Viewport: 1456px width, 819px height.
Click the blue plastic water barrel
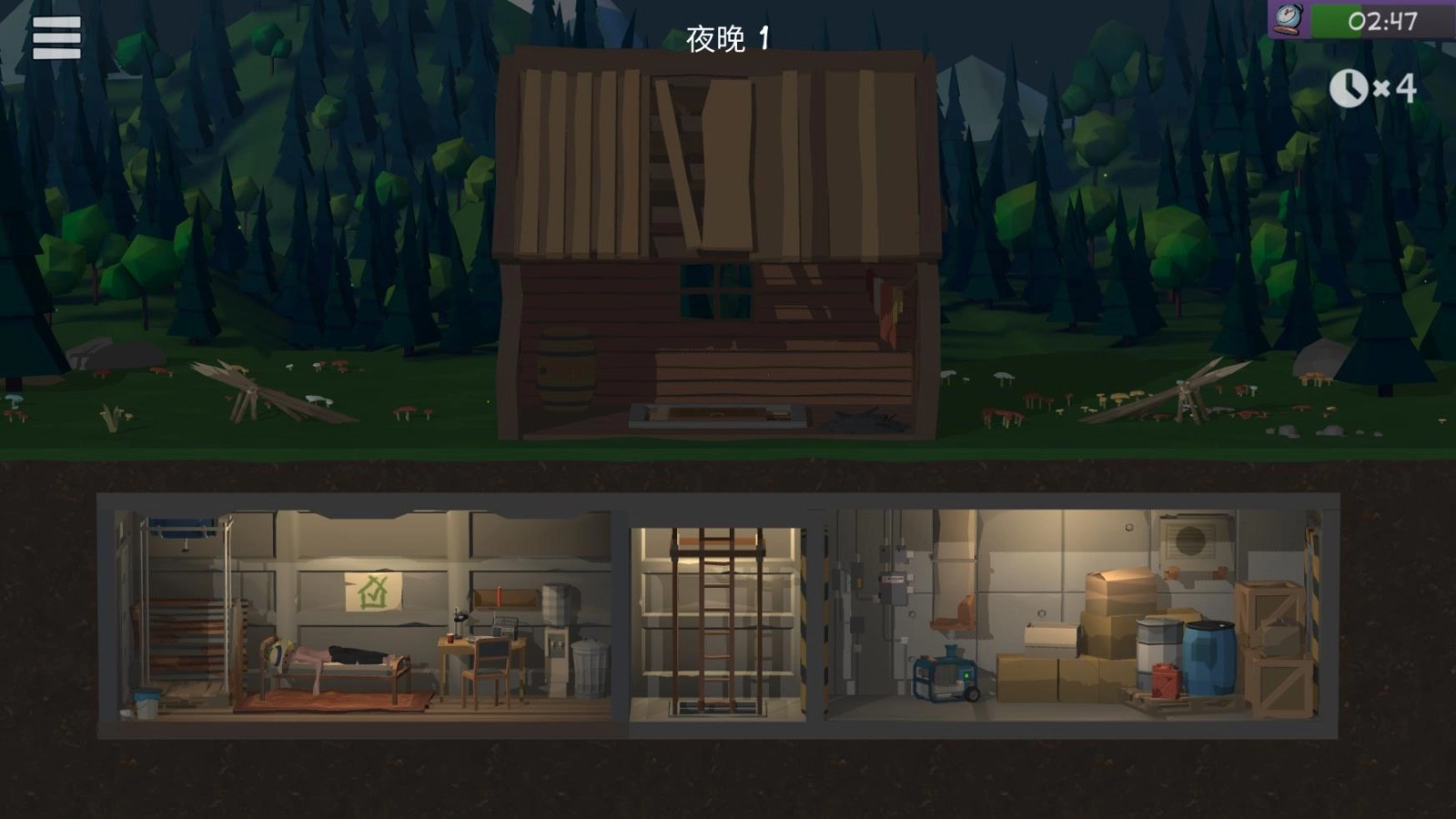coord(1210,657)
